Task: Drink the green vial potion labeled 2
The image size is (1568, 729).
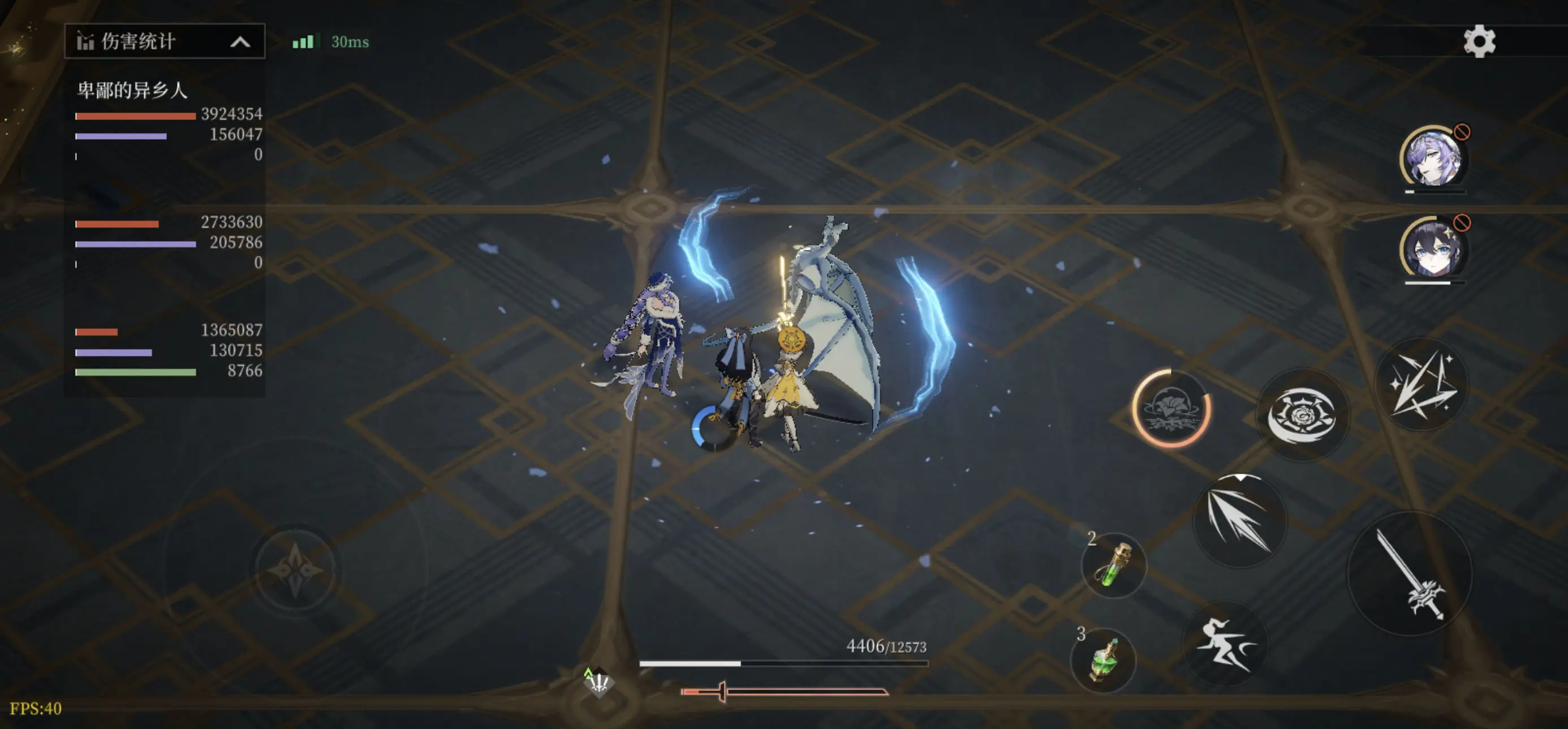Action: (x=1114, y=565)
